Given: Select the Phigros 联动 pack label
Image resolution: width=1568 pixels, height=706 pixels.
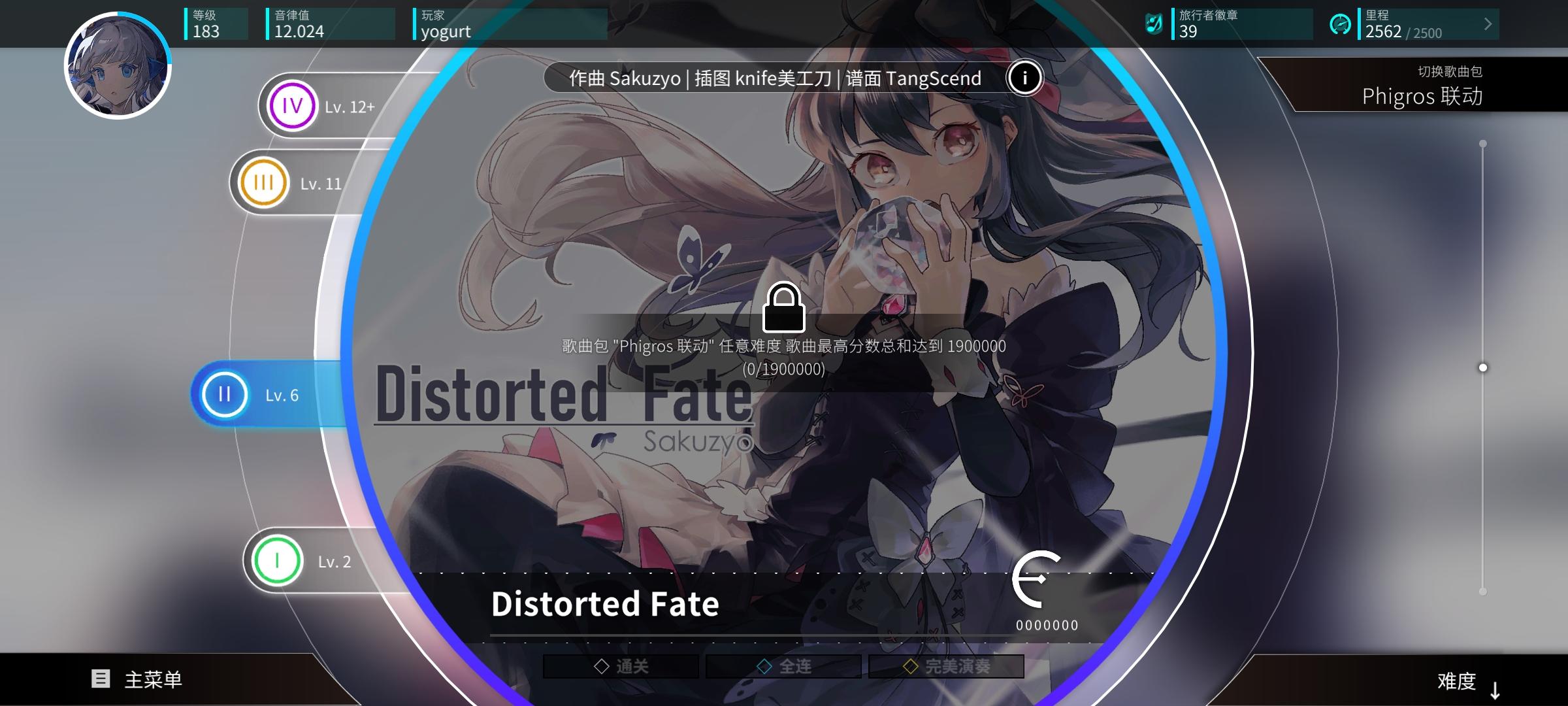Looking at the screenshot, I should (1423, 96).
